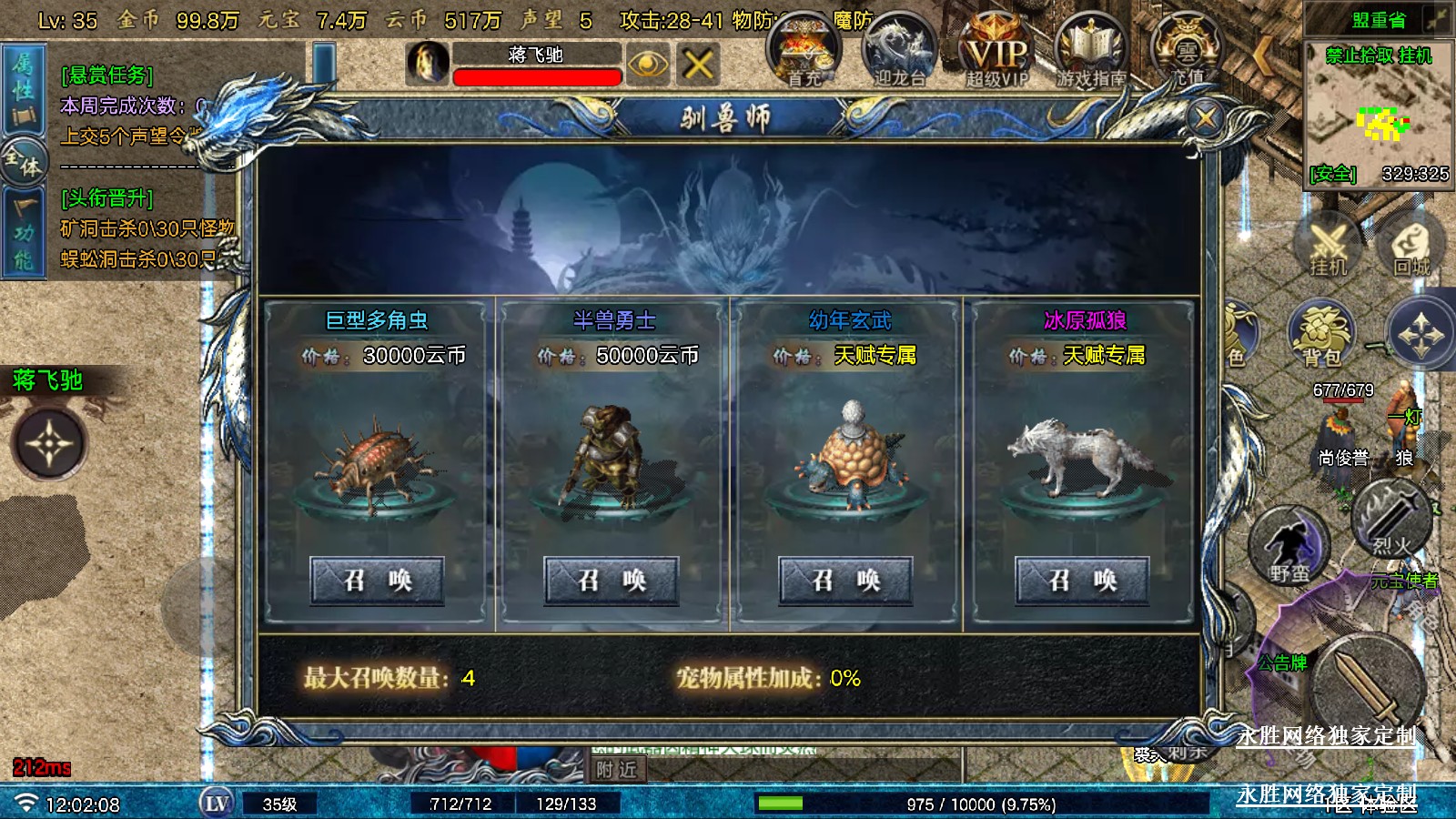
Task: Summon the 幼年玄武 turtle pet
Action: (845, 581)
